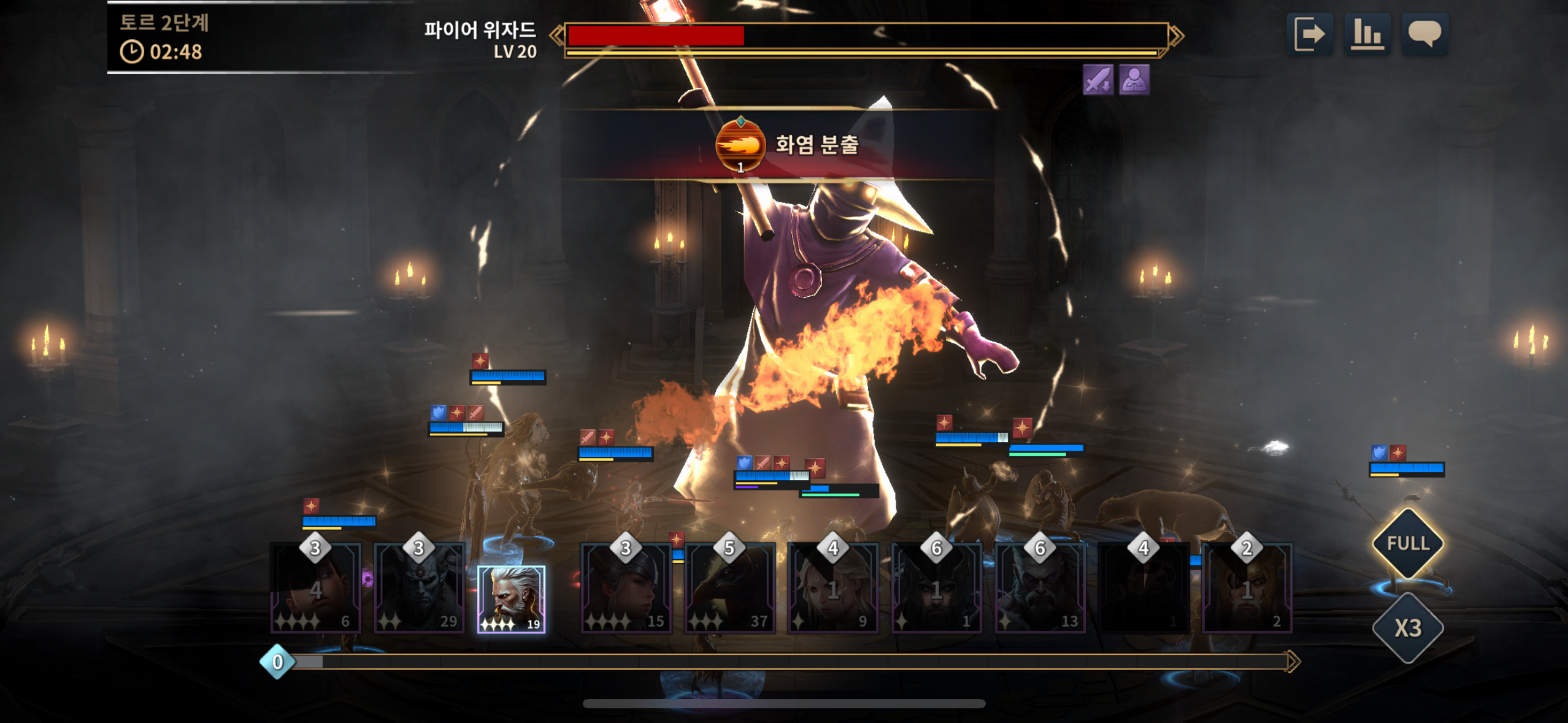The height and width of the screenshot is (723, 1568).
Task: Open the battle statistics bar-chart panel
Action: (1367, 34)
